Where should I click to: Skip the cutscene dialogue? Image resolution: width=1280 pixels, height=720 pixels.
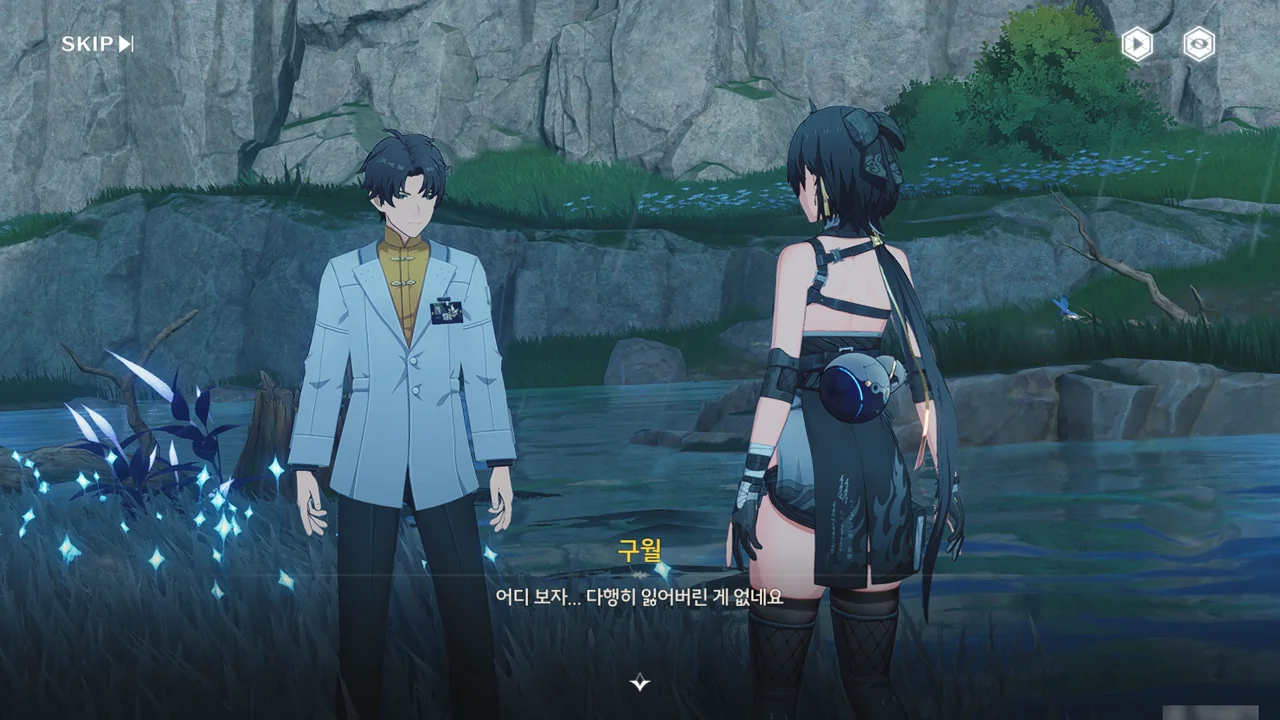97,44
